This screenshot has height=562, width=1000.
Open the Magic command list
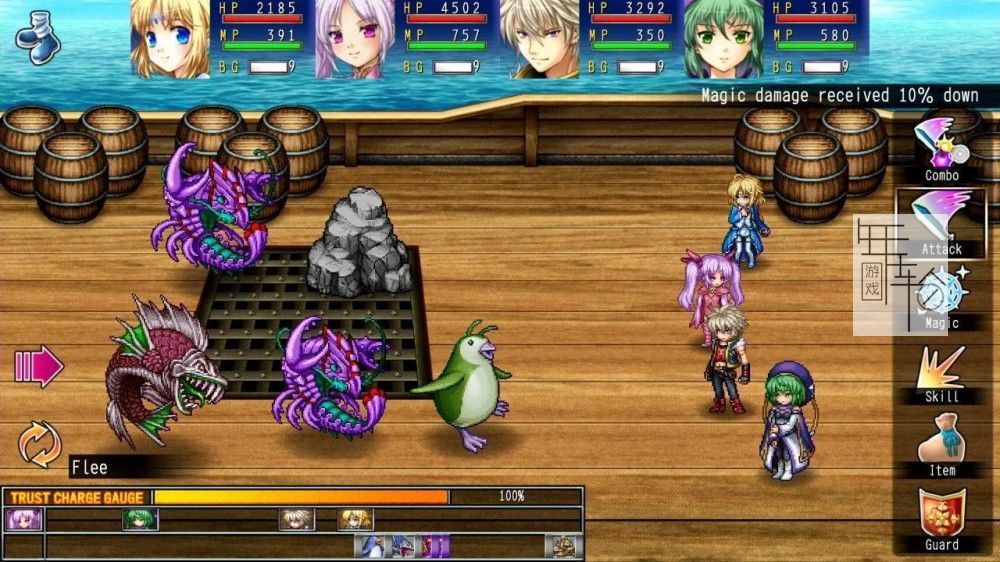(942, 296)
